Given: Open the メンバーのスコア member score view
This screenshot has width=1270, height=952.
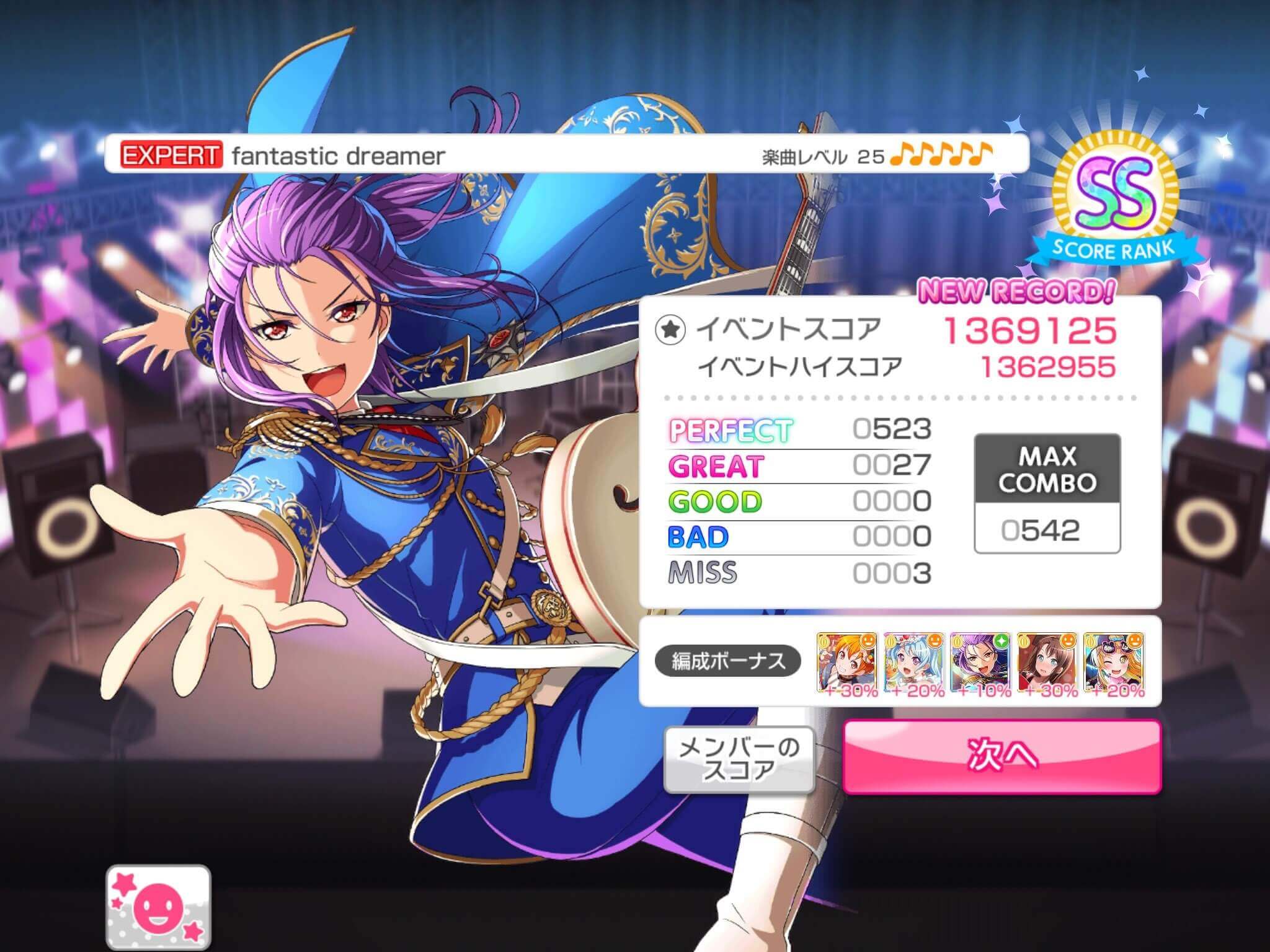Looking at the screenshot, I should click(x=739, y=759).
